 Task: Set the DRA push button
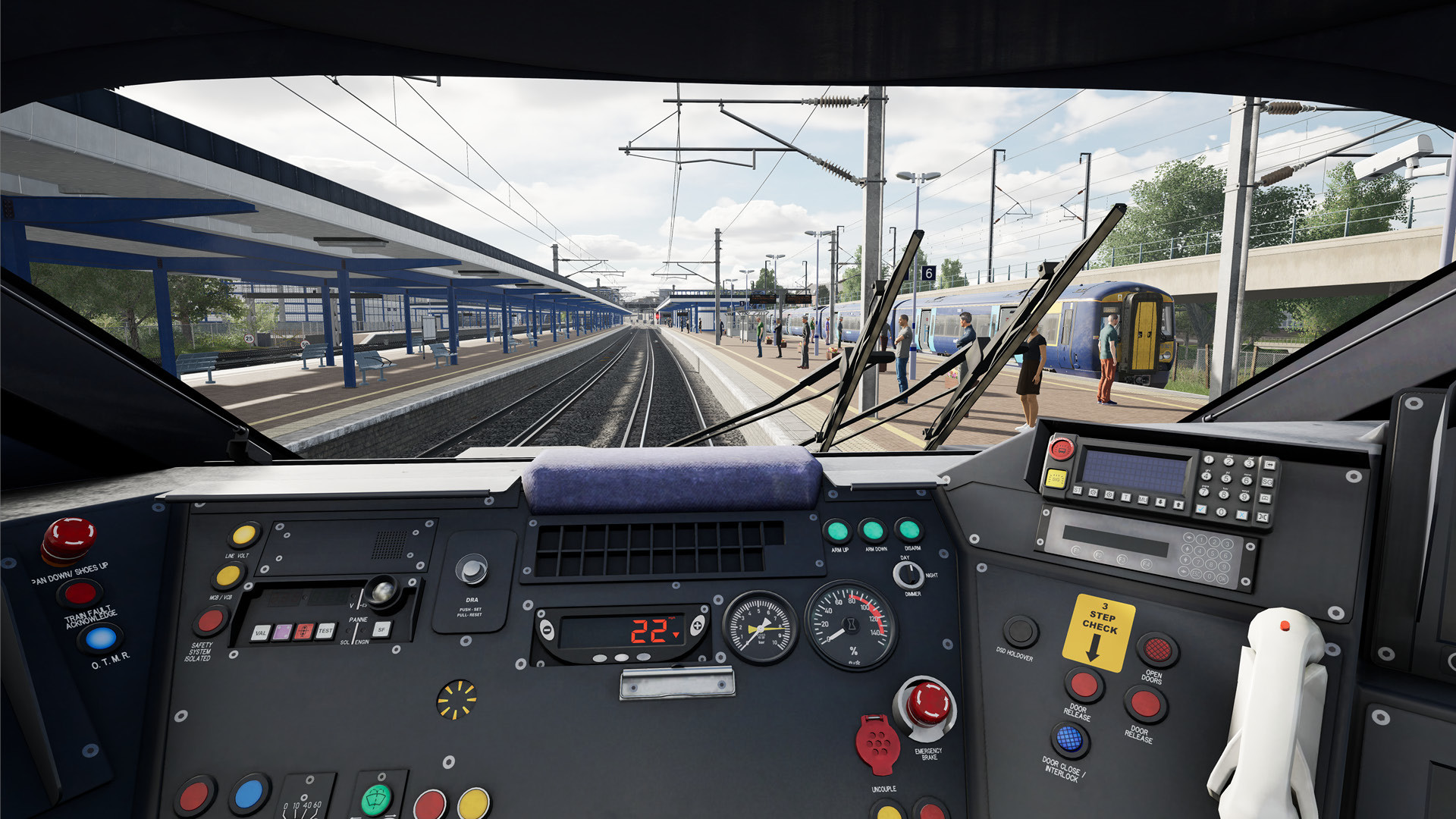tap(471, 569)
